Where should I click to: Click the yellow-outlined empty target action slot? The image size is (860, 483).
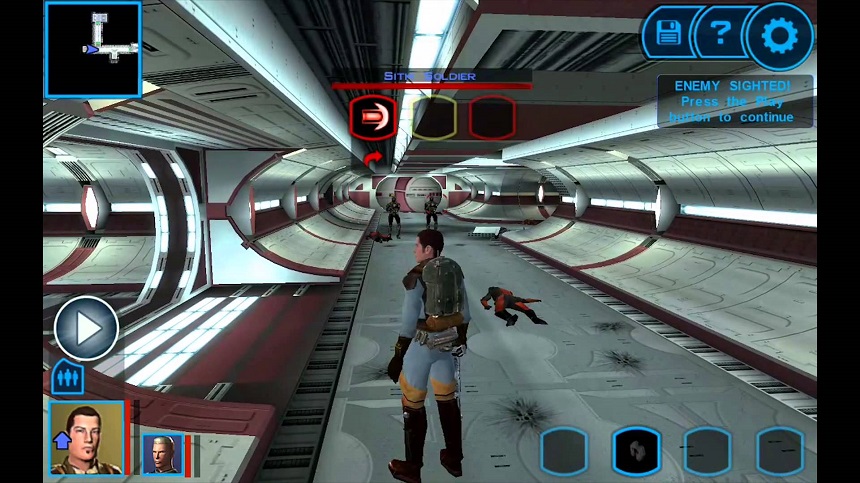tap(434, 118)
